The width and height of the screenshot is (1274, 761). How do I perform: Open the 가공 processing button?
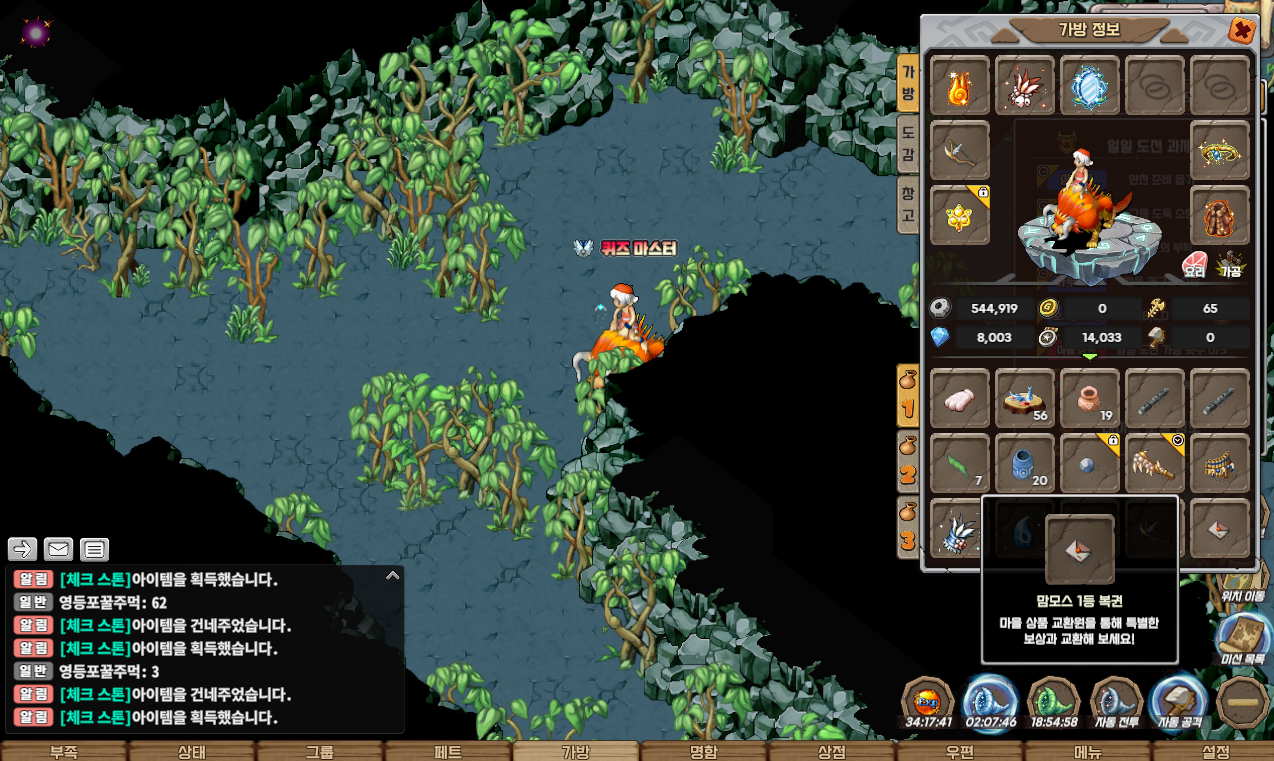[x=1230, y=264]
